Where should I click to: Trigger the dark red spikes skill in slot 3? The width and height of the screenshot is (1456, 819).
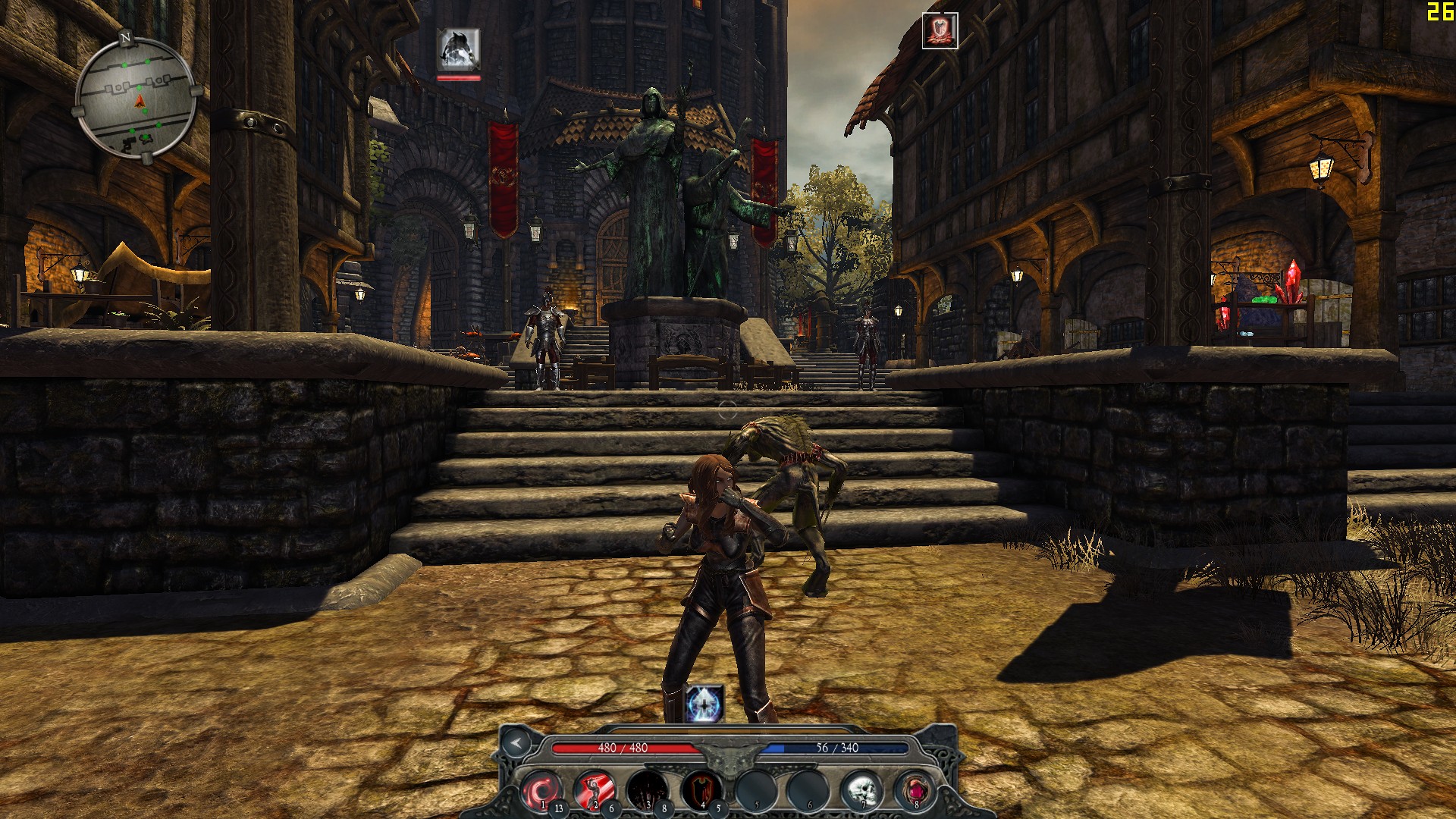(x=647, y=790)
